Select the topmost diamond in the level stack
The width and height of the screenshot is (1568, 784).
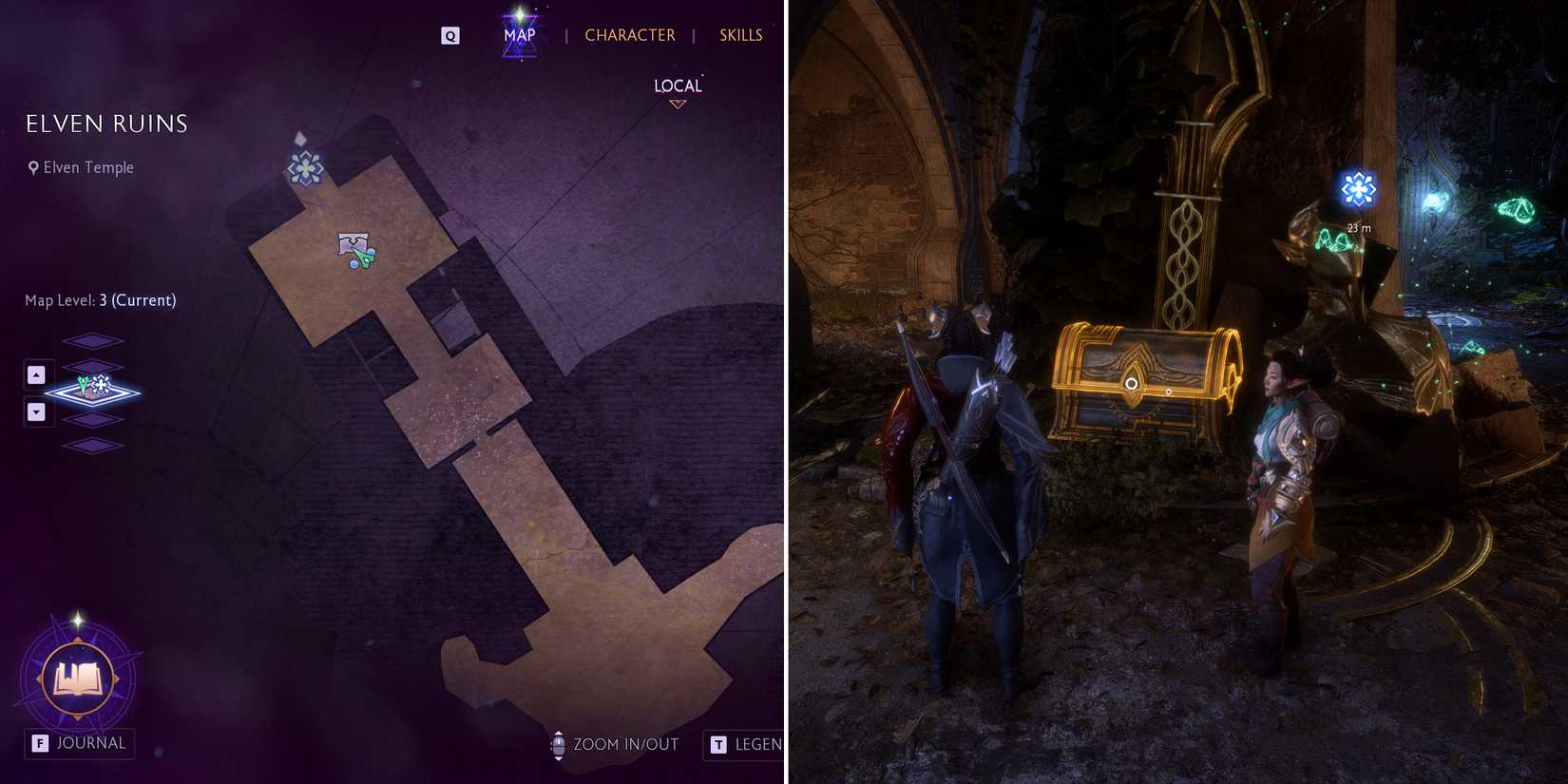[x=92, y=342]
